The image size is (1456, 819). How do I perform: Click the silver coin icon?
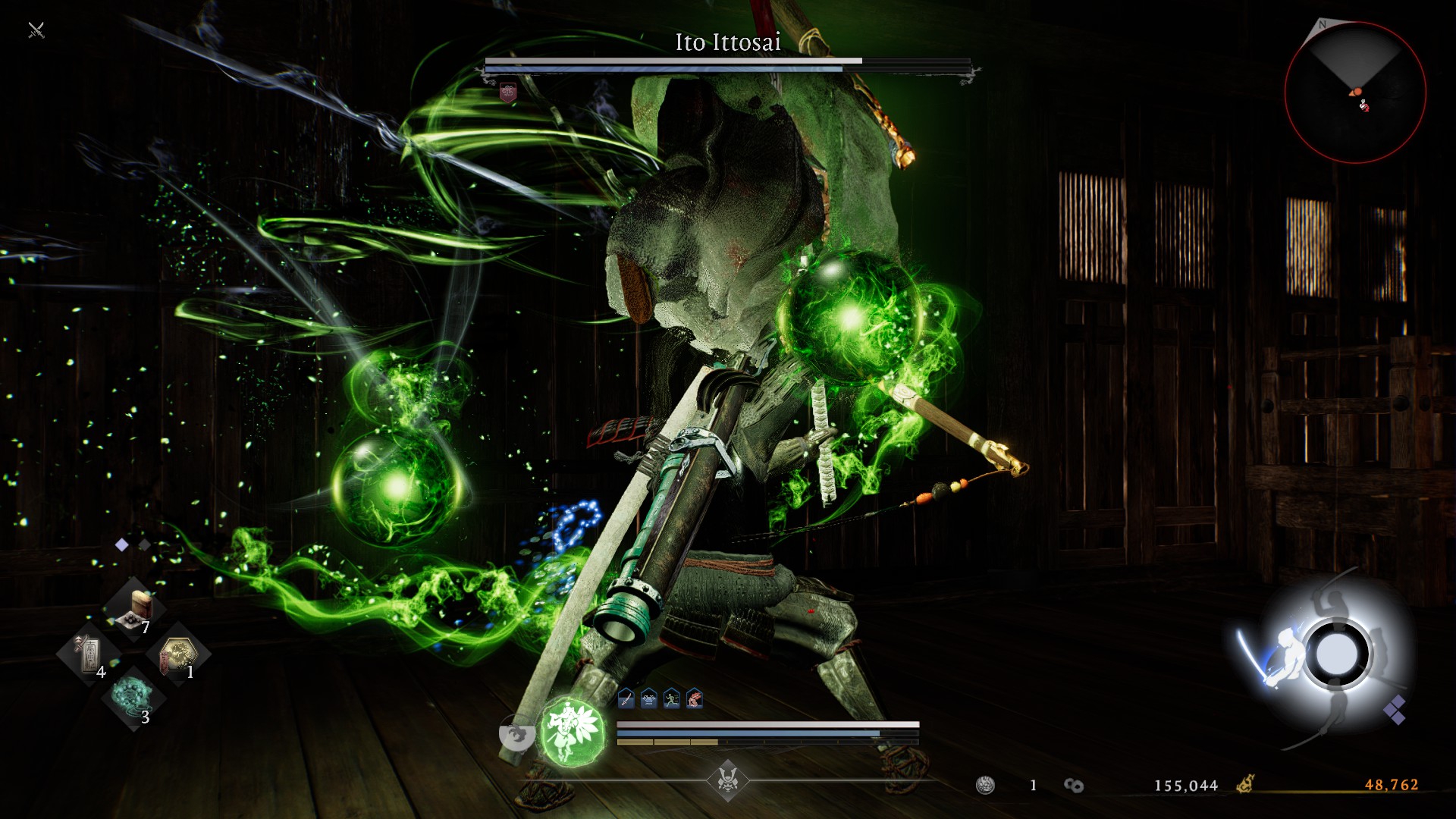985,785
